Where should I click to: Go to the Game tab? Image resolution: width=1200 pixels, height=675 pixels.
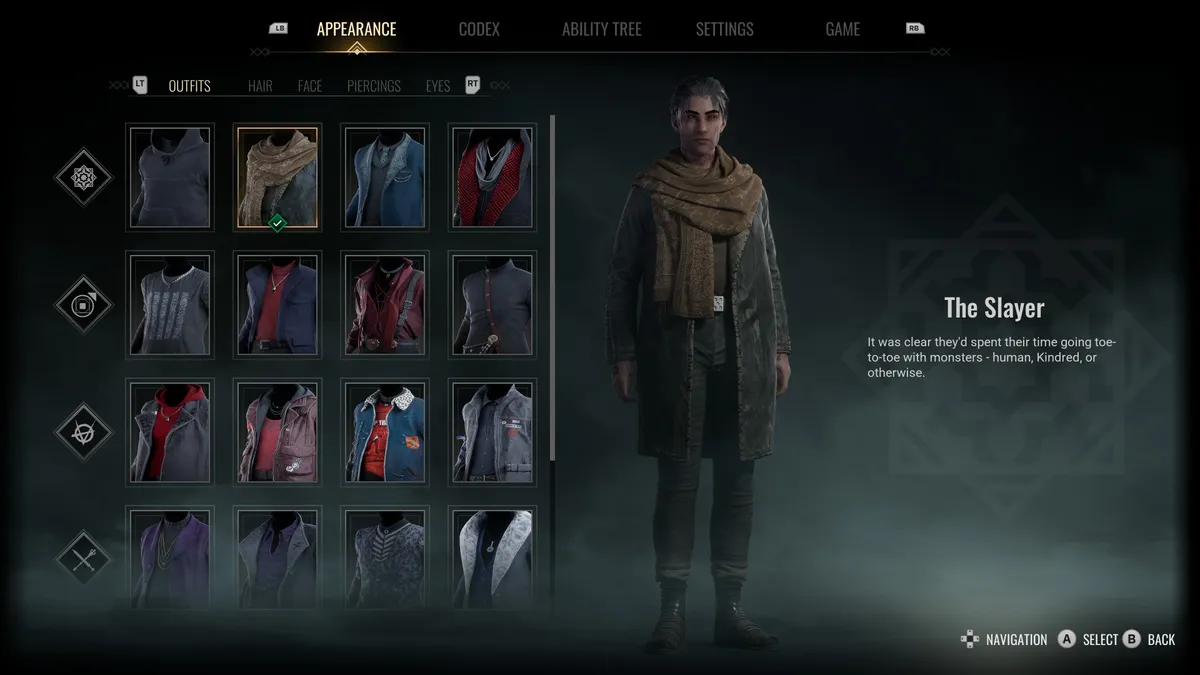click(842, 29)
